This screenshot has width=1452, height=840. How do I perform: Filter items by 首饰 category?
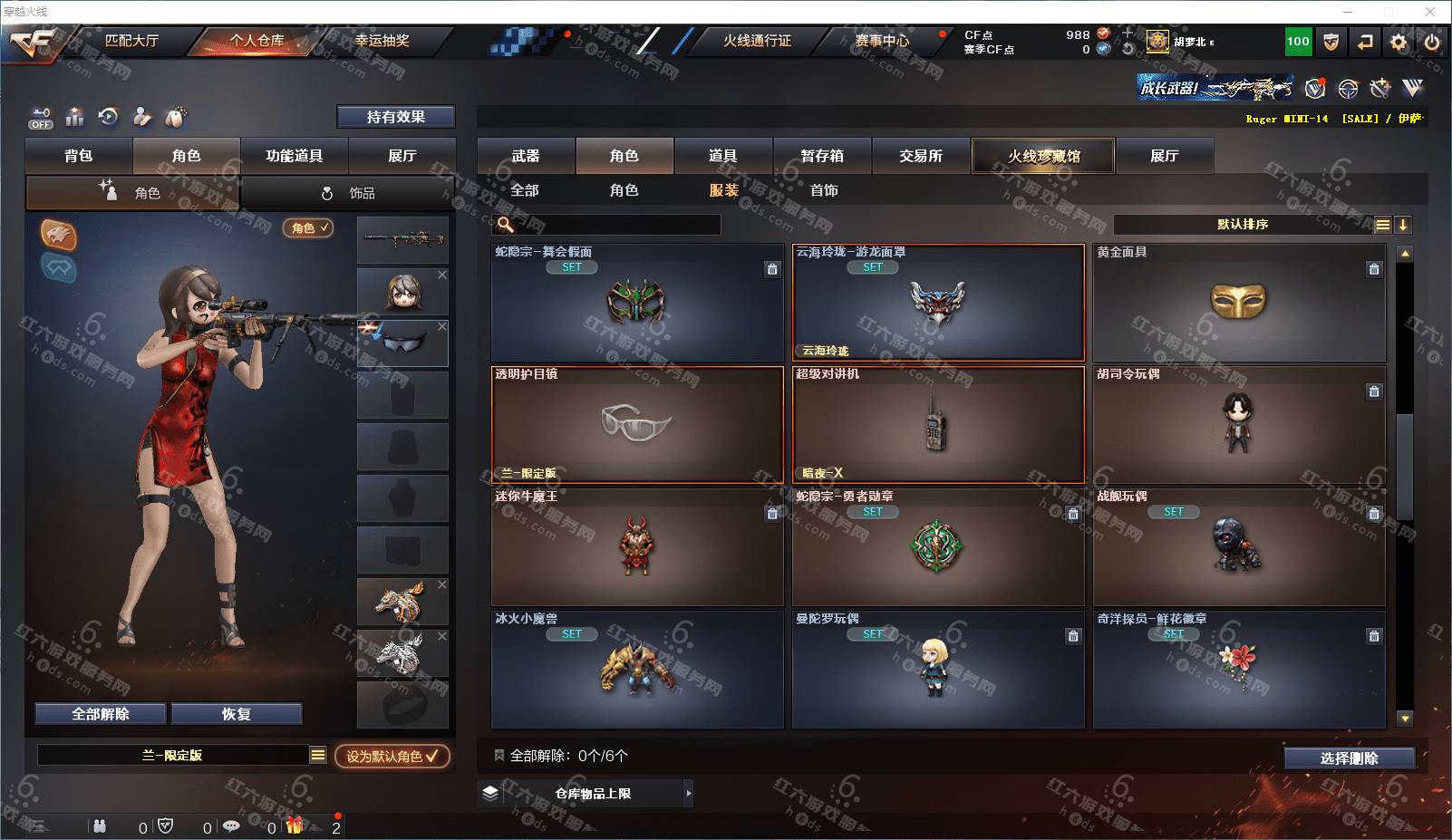click(x=824, y=190)
